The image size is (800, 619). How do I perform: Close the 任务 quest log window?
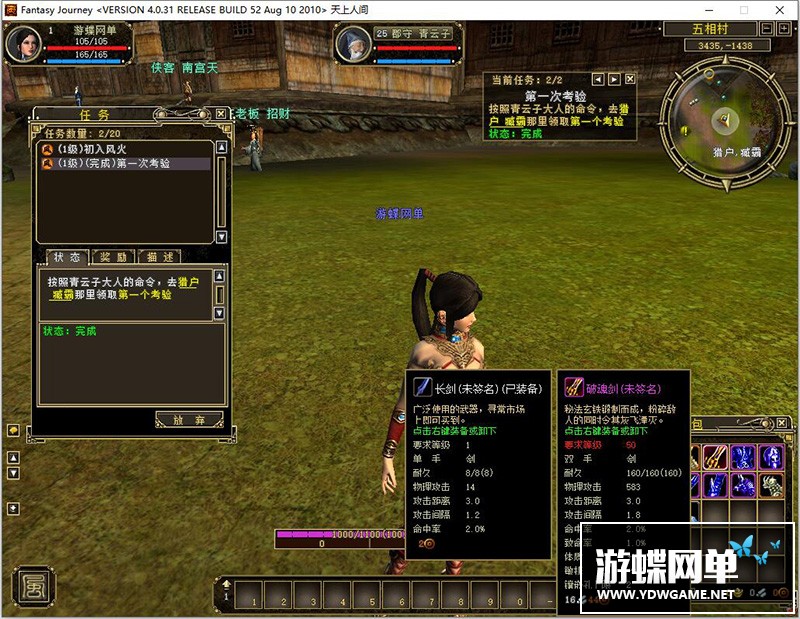tap(221, 114)
